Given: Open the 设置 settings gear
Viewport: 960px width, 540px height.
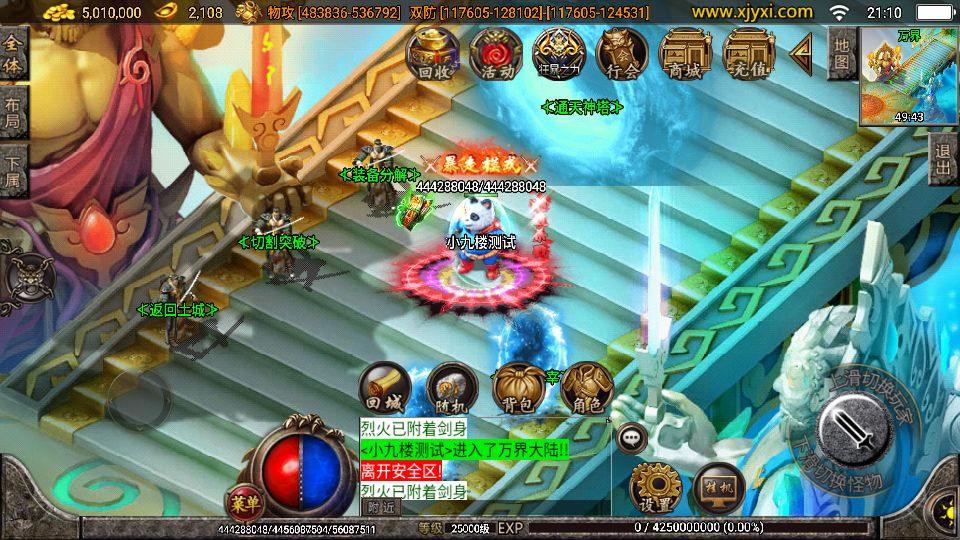Looking at the screenshot, I should click(655, 487).
